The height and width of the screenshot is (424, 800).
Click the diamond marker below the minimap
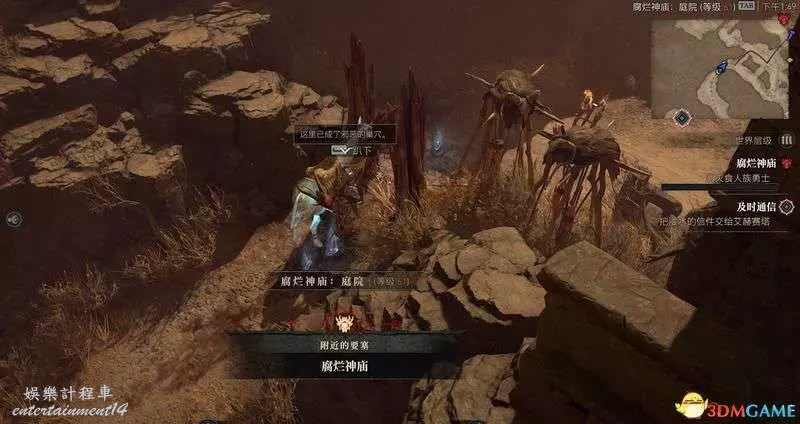682,117
